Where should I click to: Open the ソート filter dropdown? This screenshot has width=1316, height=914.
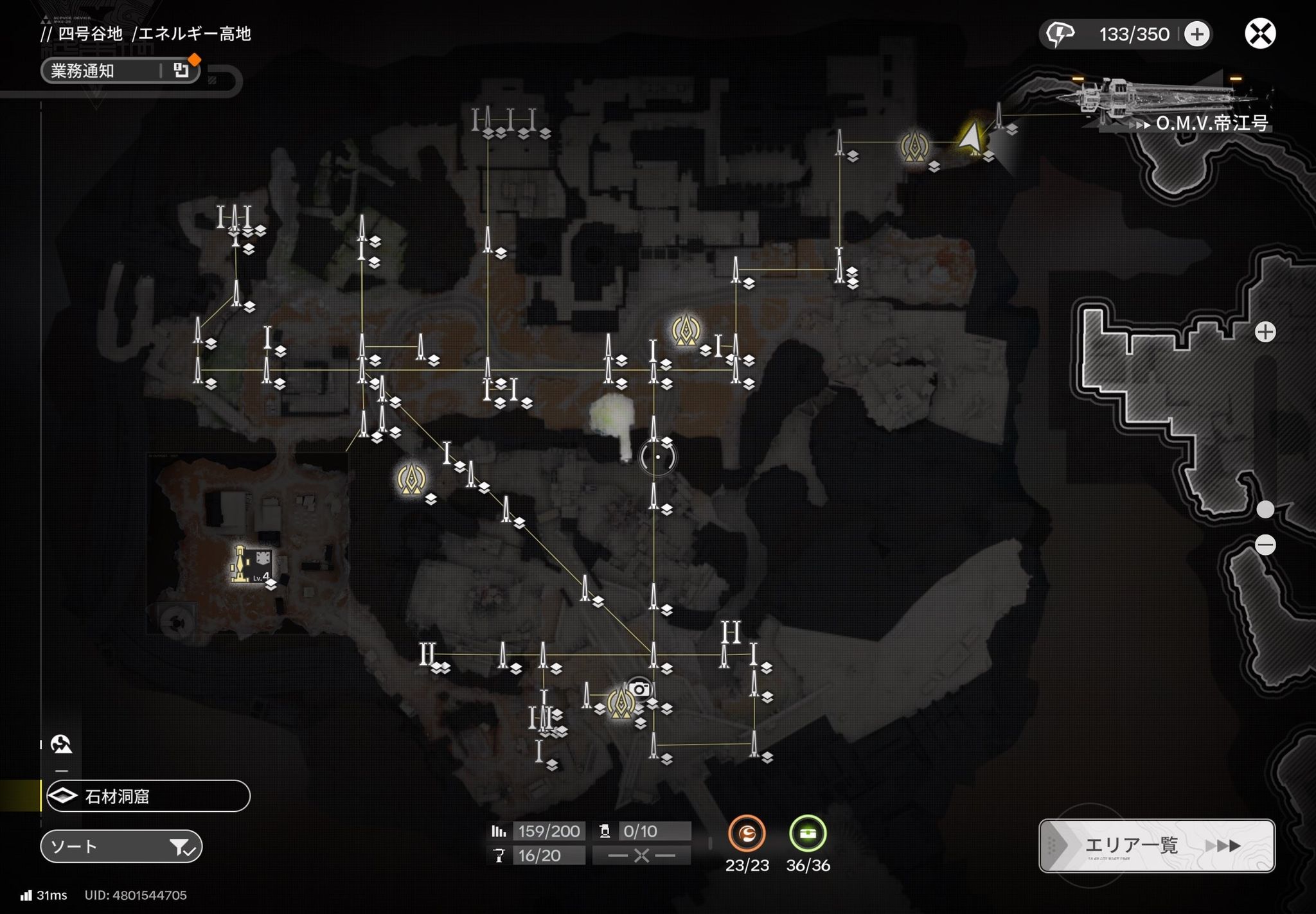tap(121, 847)
